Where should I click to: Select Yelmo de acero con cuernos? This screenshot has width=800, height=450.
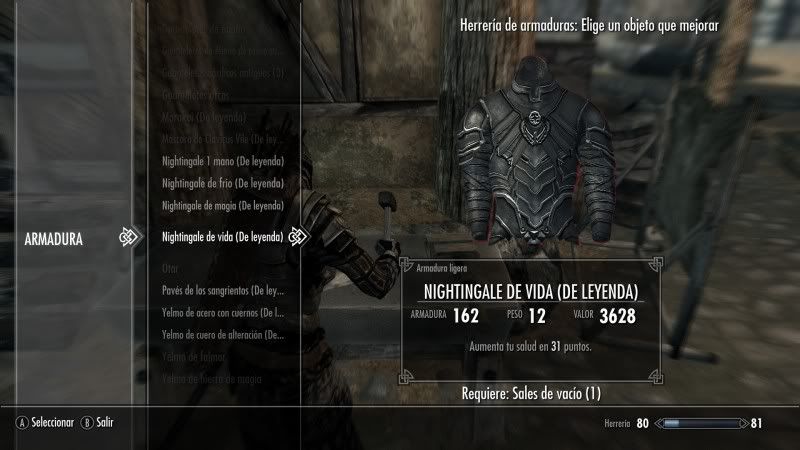224,313
